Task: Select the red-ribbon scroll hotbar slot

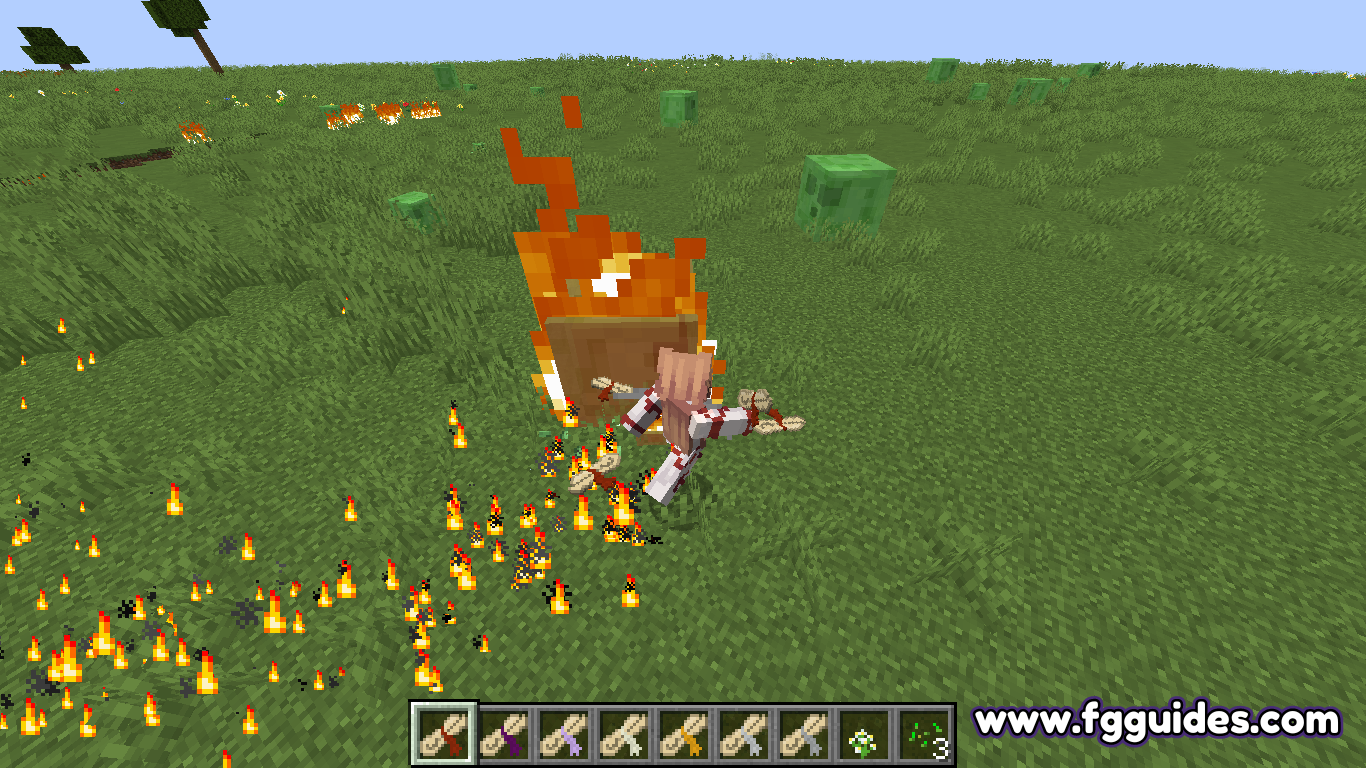Action: tap(444, 734)
